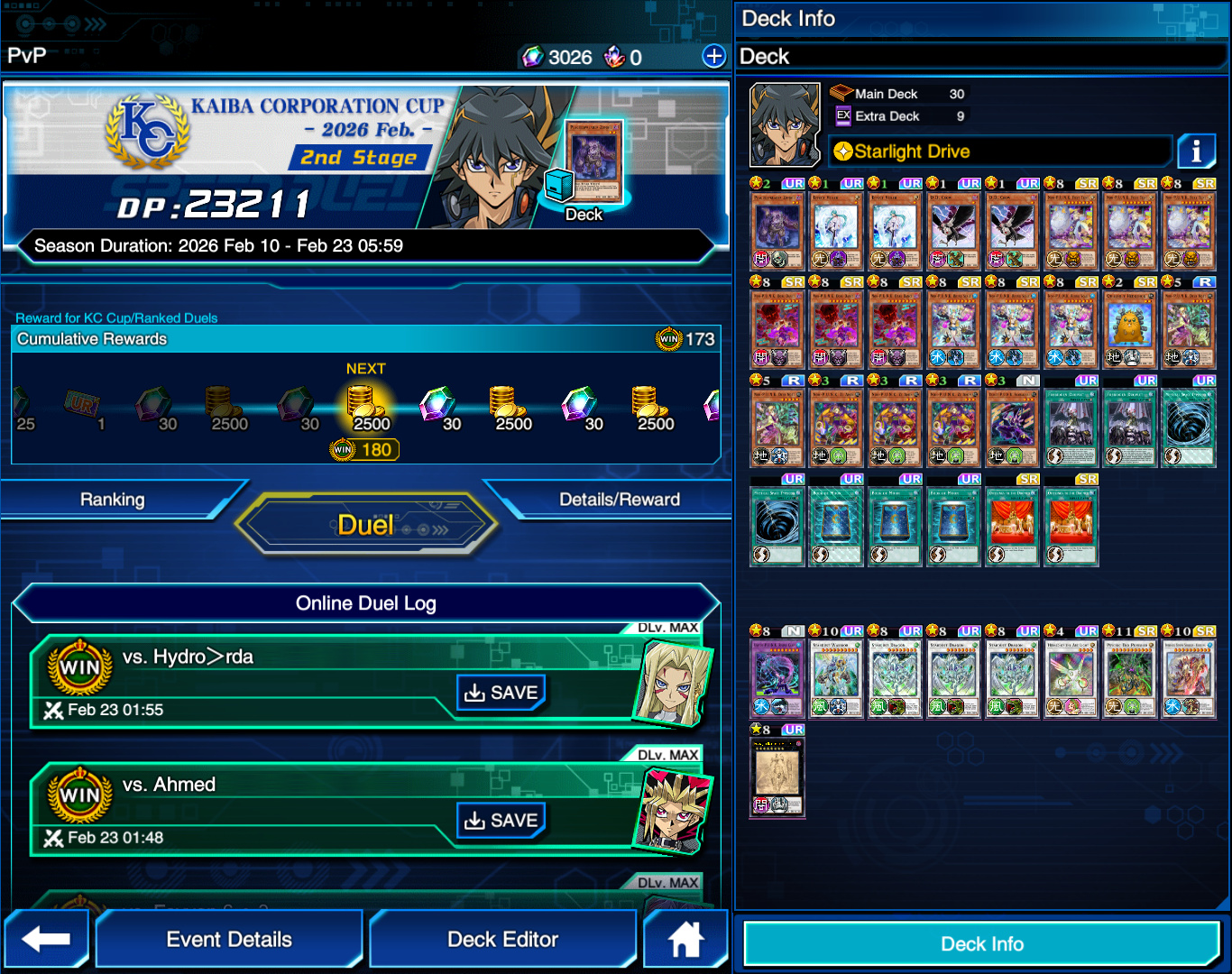The image size is (1232, 974).
Task: Save replay versus Hydro>rda
Action: [501, 693]
